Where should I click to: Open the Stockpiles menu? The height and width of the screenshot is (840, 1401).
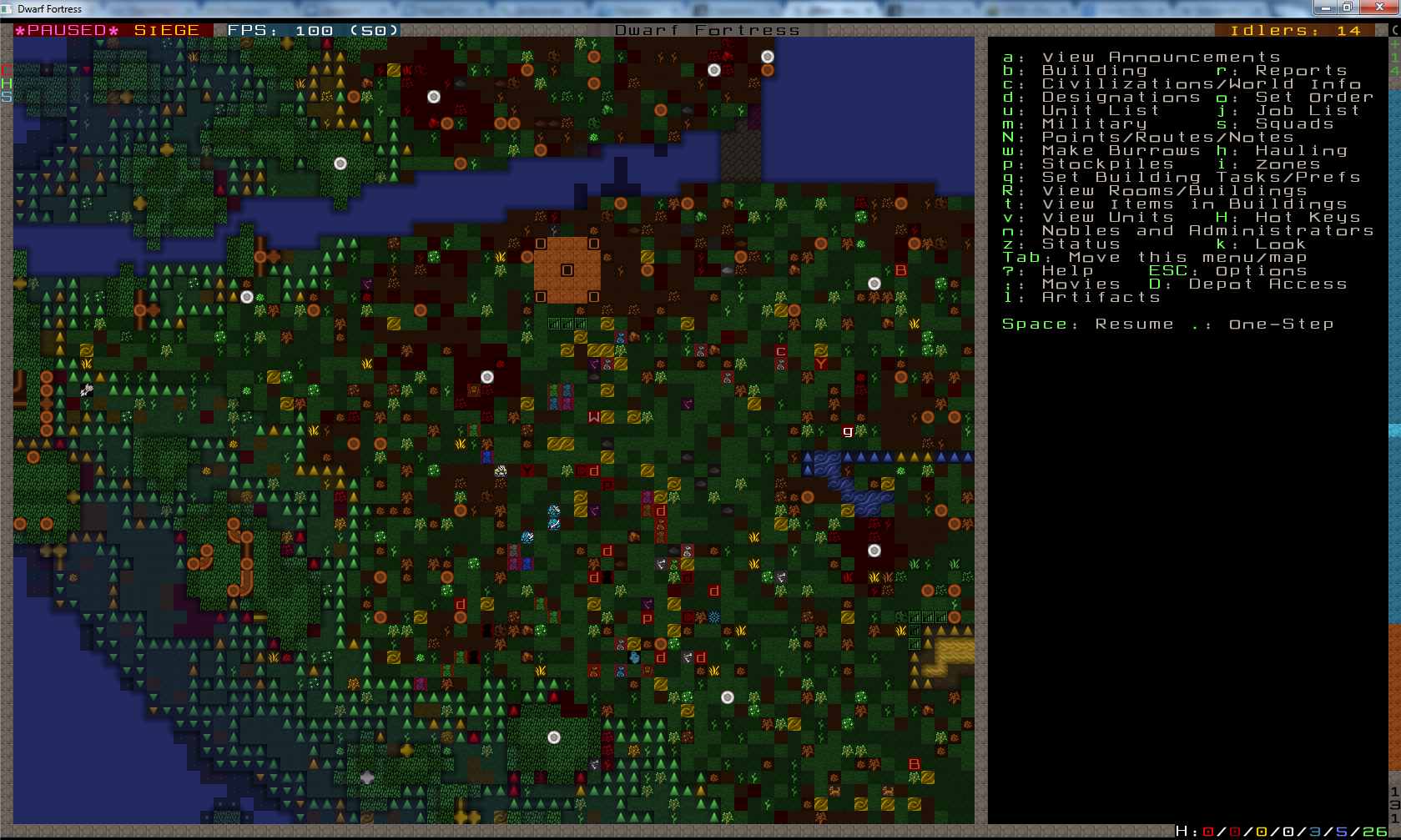pos(1107,164)
